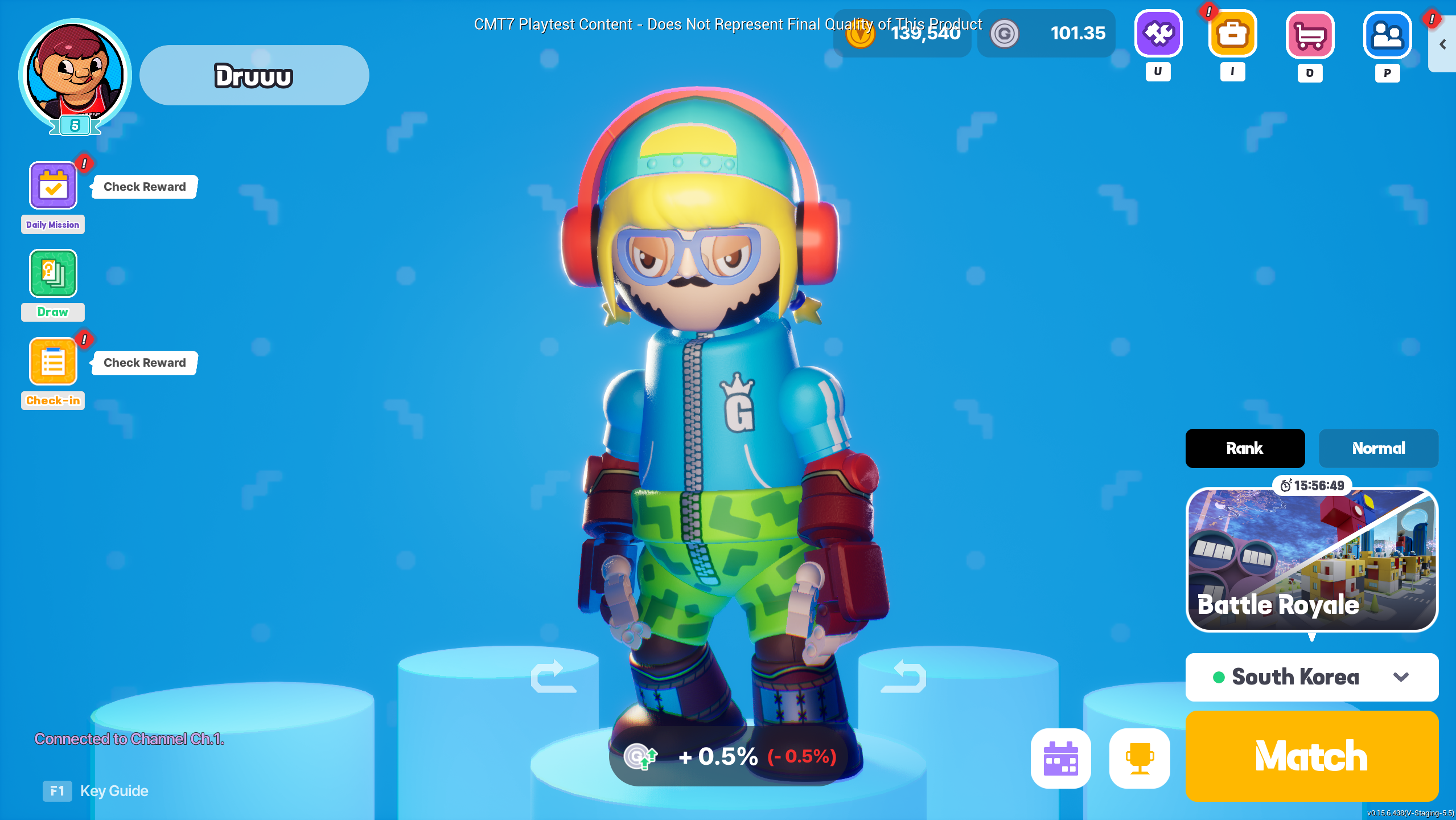
Task: Open the purple puzzle-piece menu
Action: click(1158, 34)
